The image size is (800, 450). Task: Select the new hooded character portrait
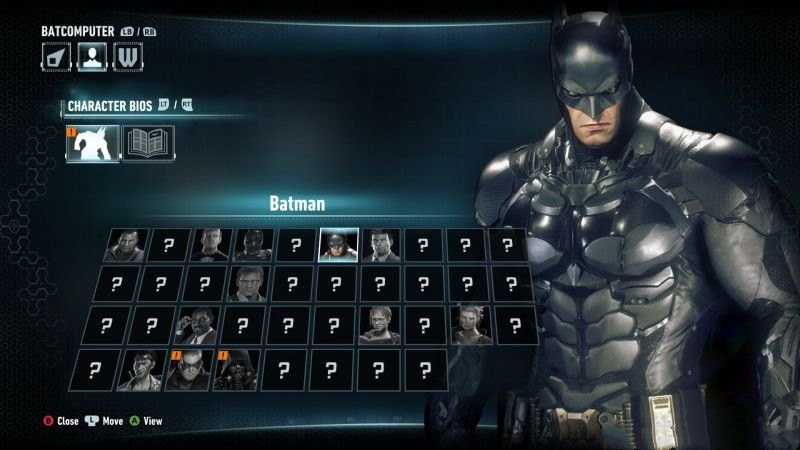[x=235, y=370]
